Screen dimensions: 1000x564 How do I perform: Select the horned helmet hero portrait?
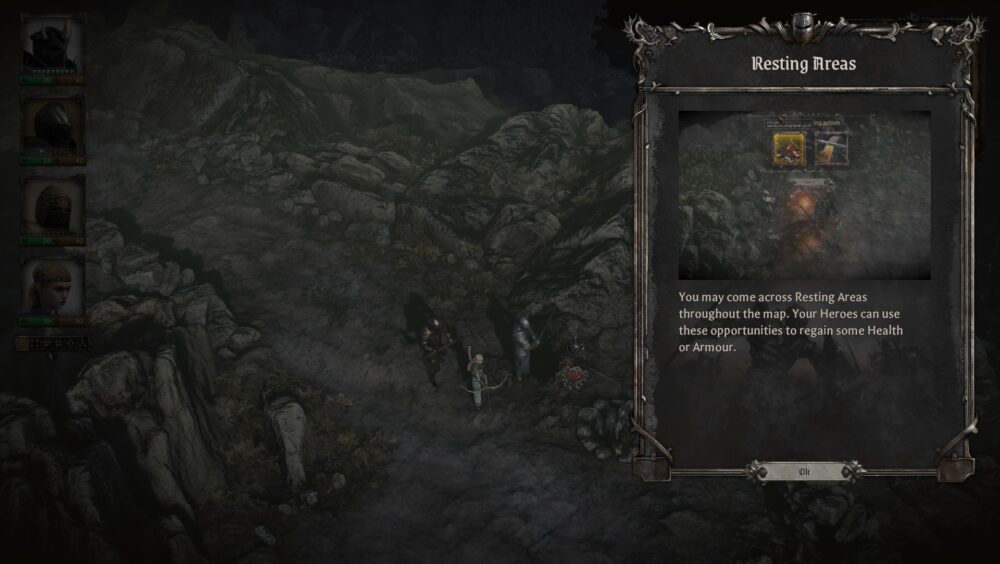coord(52,45)
